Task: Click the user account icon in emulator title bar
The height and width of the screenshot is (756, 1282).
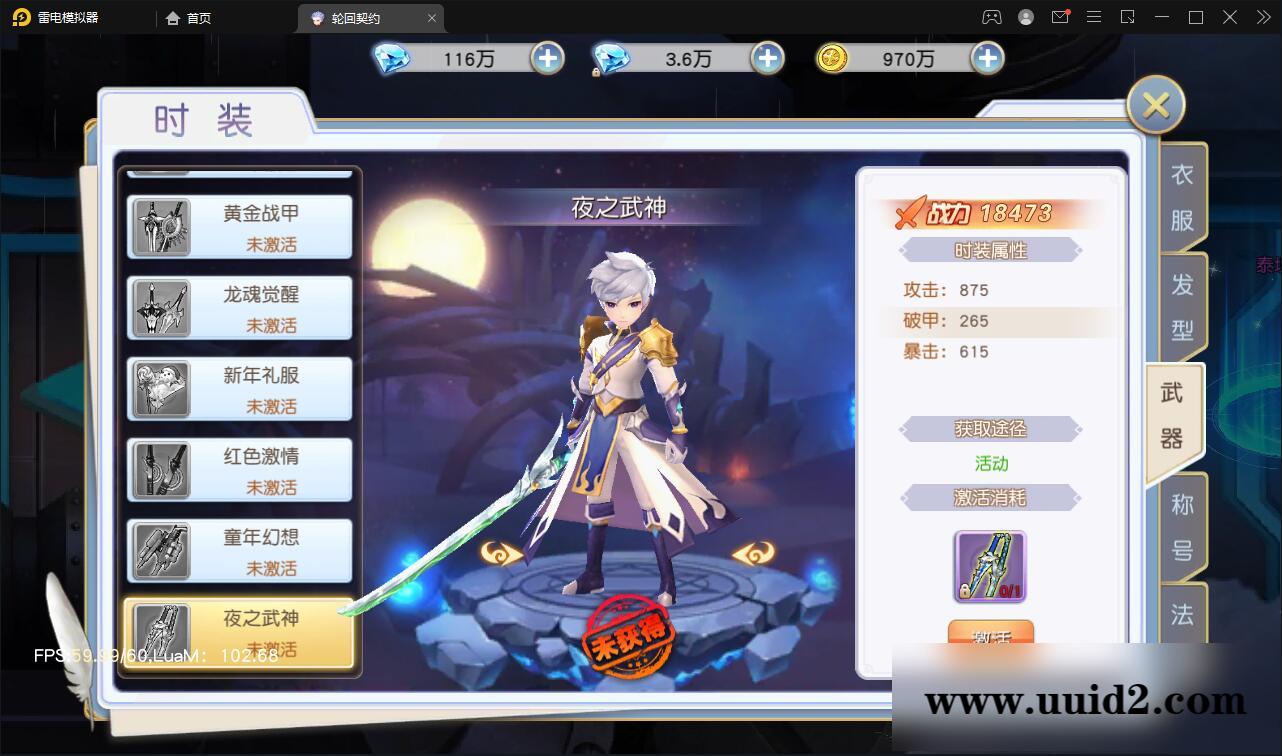Action: click(x=1024, y=17)
